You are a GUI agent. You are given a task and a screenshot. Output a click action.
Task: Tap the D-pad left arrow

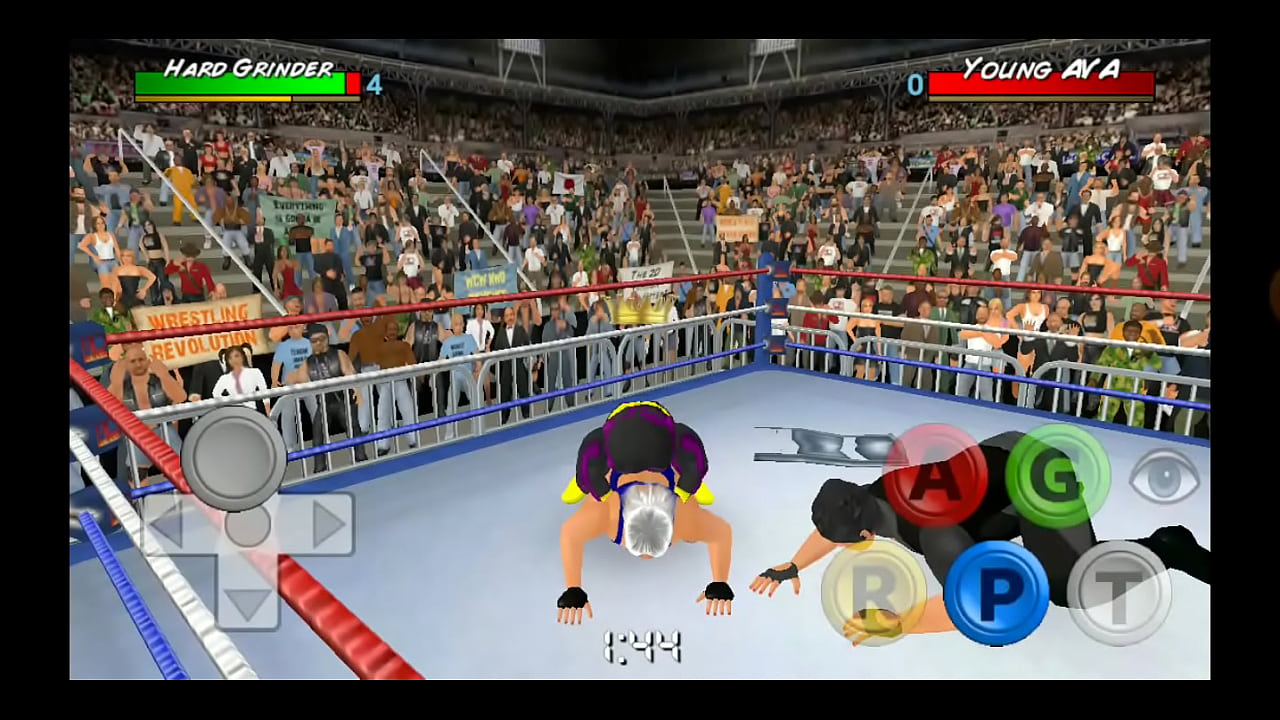[x=168, y=524]
